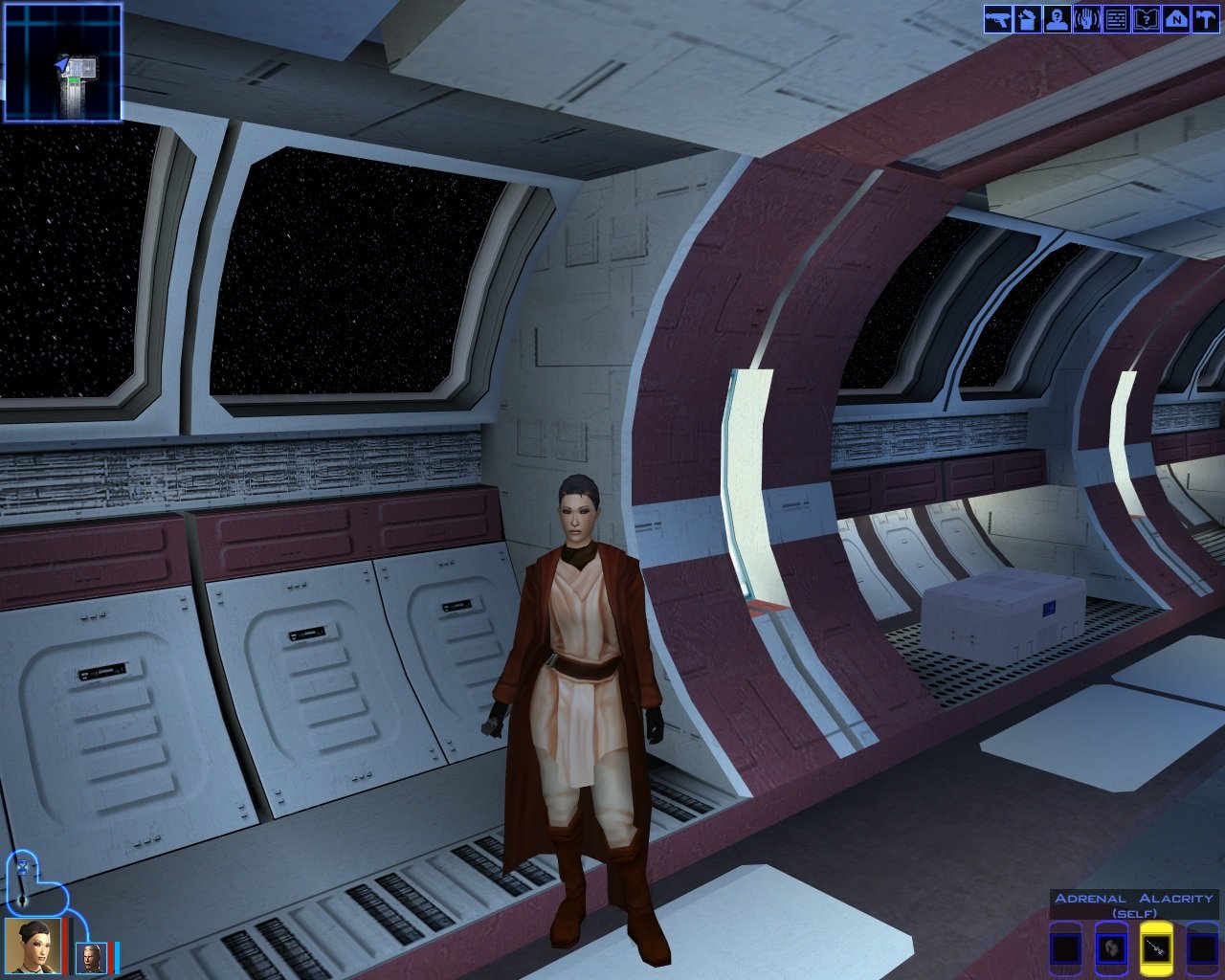Activate the grey item action slot
1225x980 pixels.
point(1110,948)
